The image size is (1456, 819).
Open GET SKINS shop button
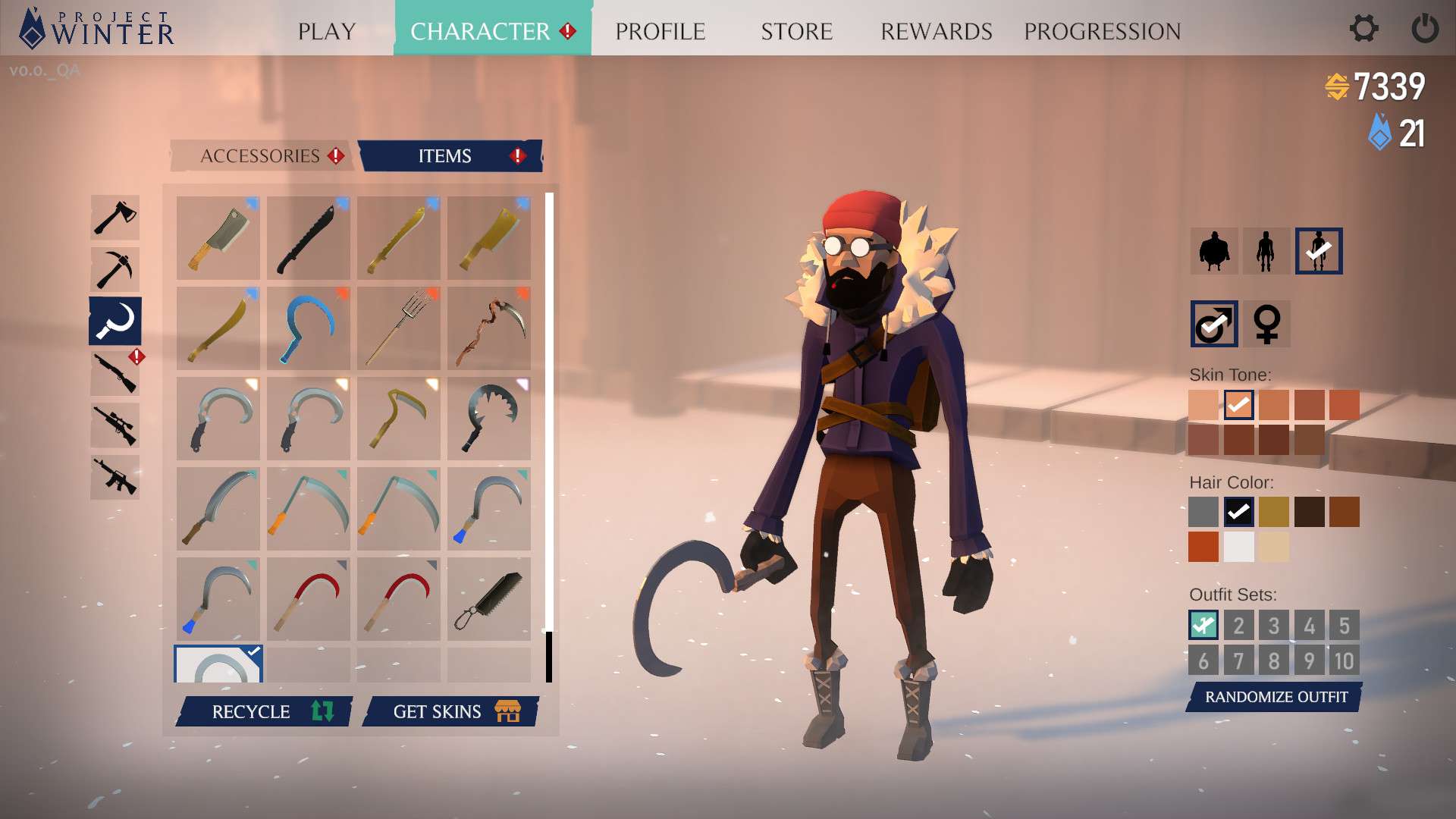(x=451, y=711)
